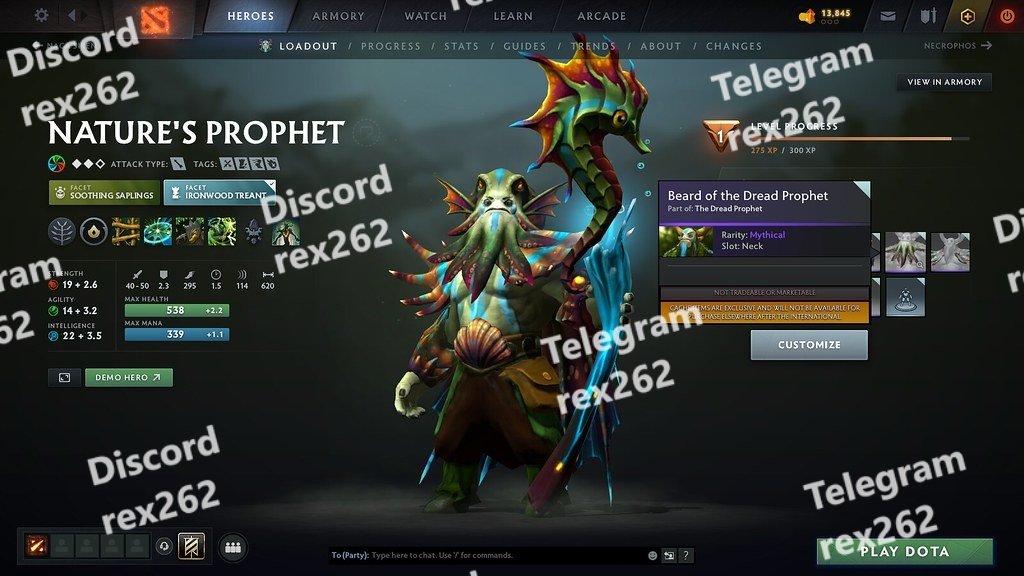Go to the Learn tab
1024x576 pixels.
coord(511,16)
